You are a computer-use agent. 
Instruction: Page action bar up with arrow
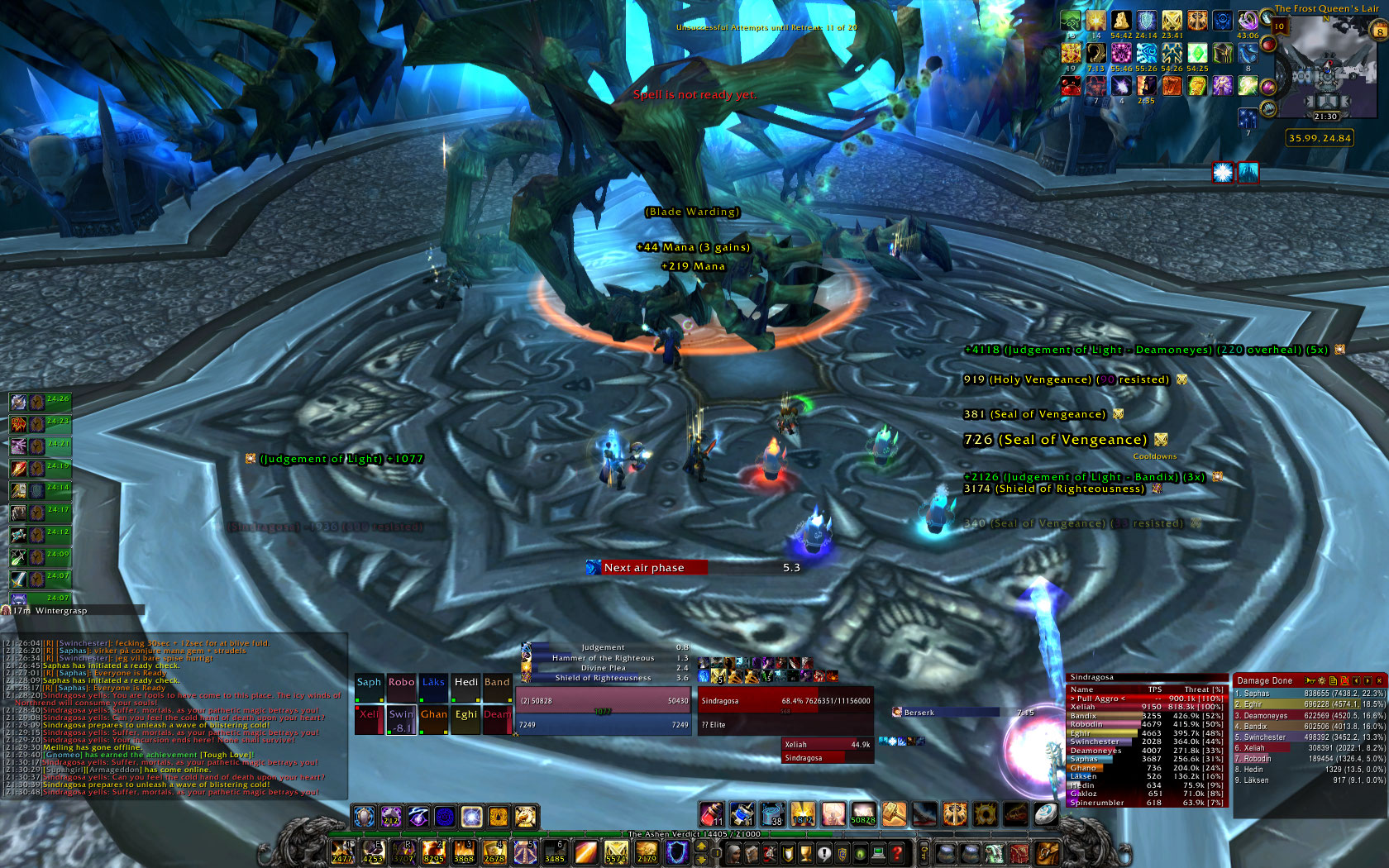coord(700,846)
